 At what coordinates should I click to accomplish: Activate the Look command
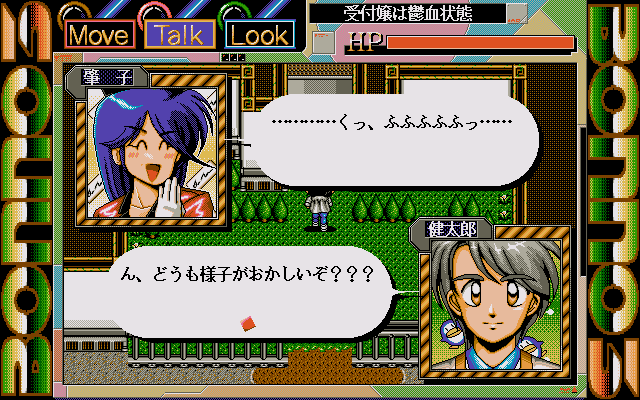tap(260, 34)
